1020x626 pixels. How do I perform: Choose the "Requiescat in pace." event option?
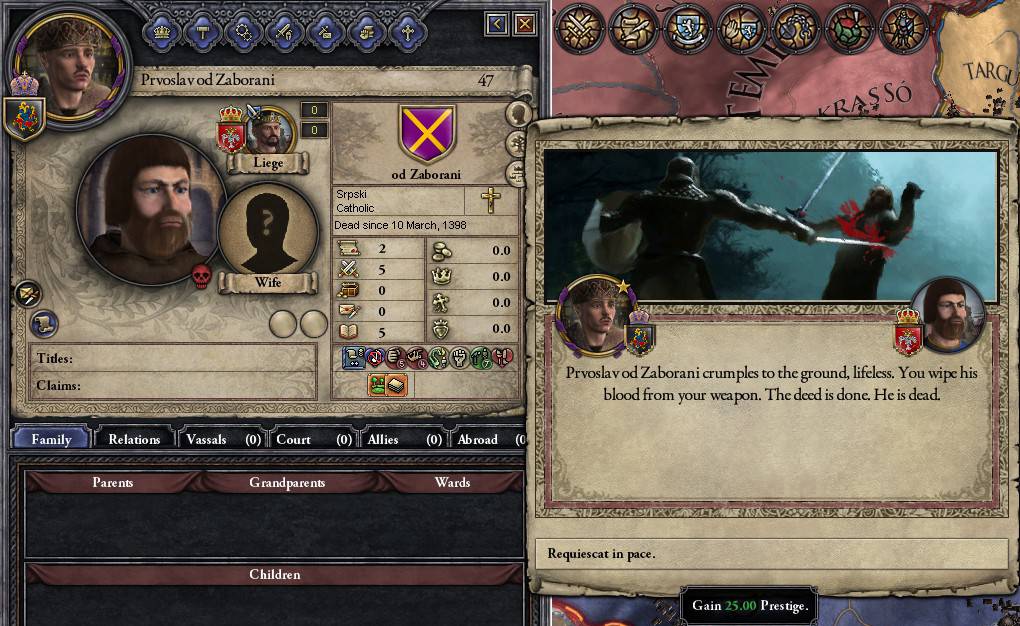tap(770, 553)
